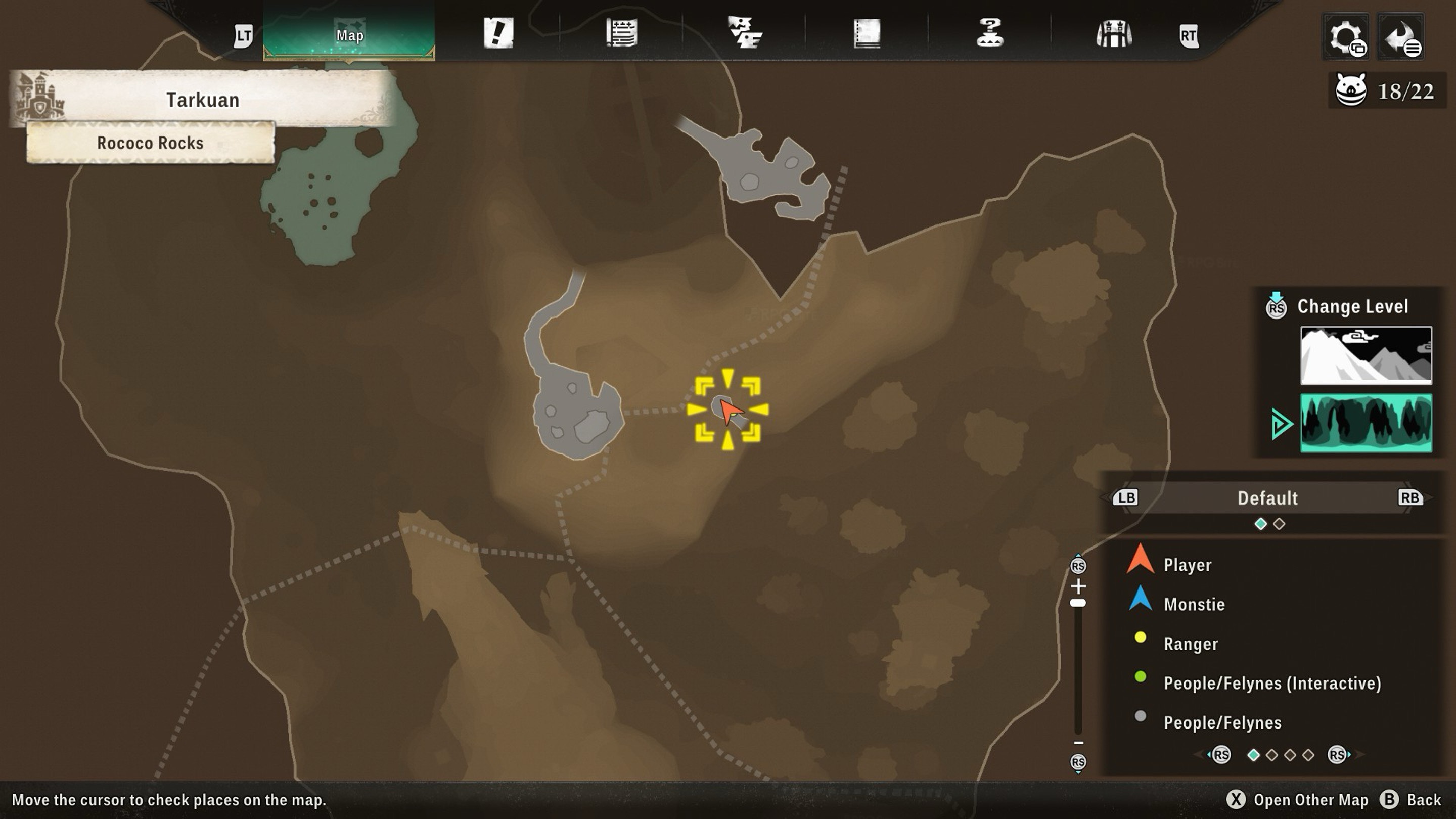Open the armor equipment tab
This screenshot has width=1456, height=819.
(x=1113, y=34)
